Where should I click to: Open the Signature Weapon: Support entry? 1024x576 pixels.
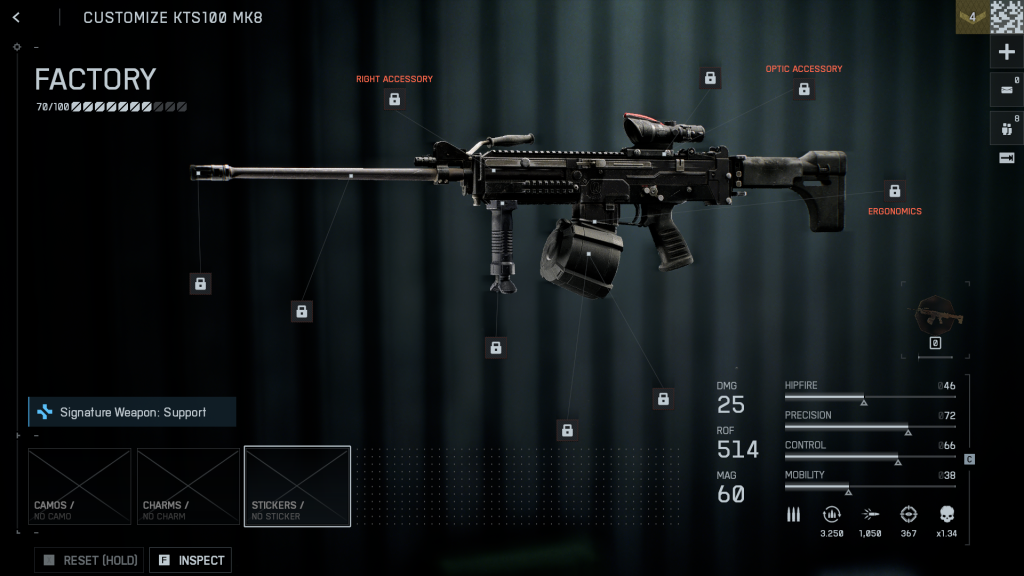[132, 412]
